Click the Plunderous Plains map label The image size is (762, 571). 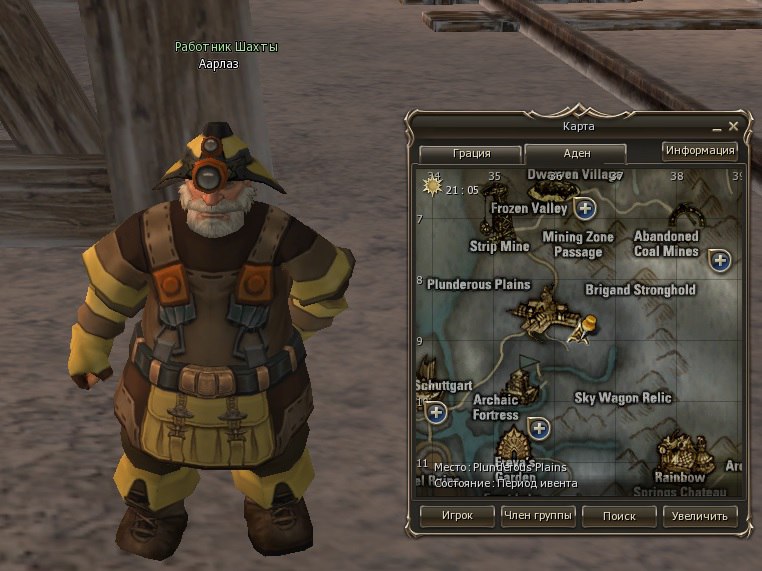[478, 284]
